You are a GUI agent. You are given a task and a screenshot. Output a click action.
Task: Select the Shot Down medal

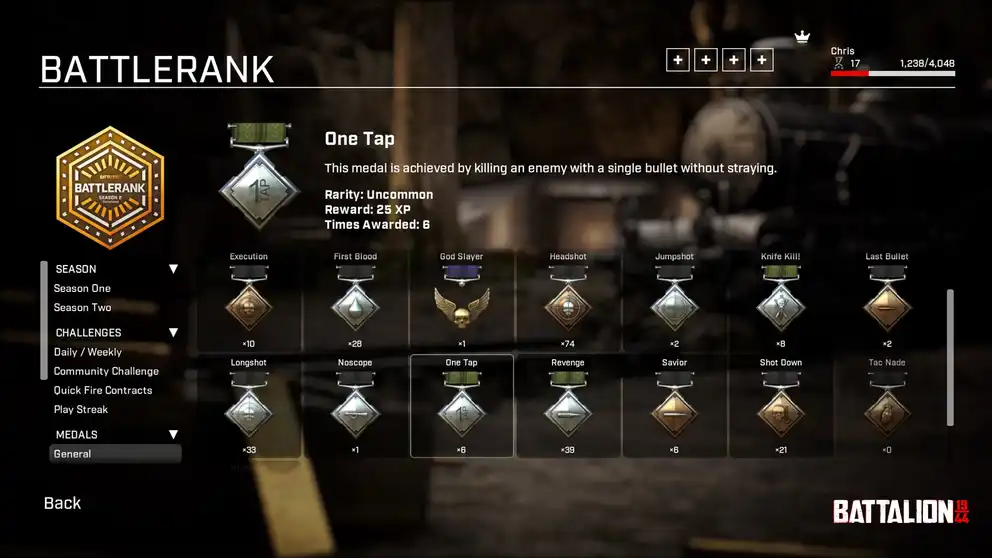[780, 408]
